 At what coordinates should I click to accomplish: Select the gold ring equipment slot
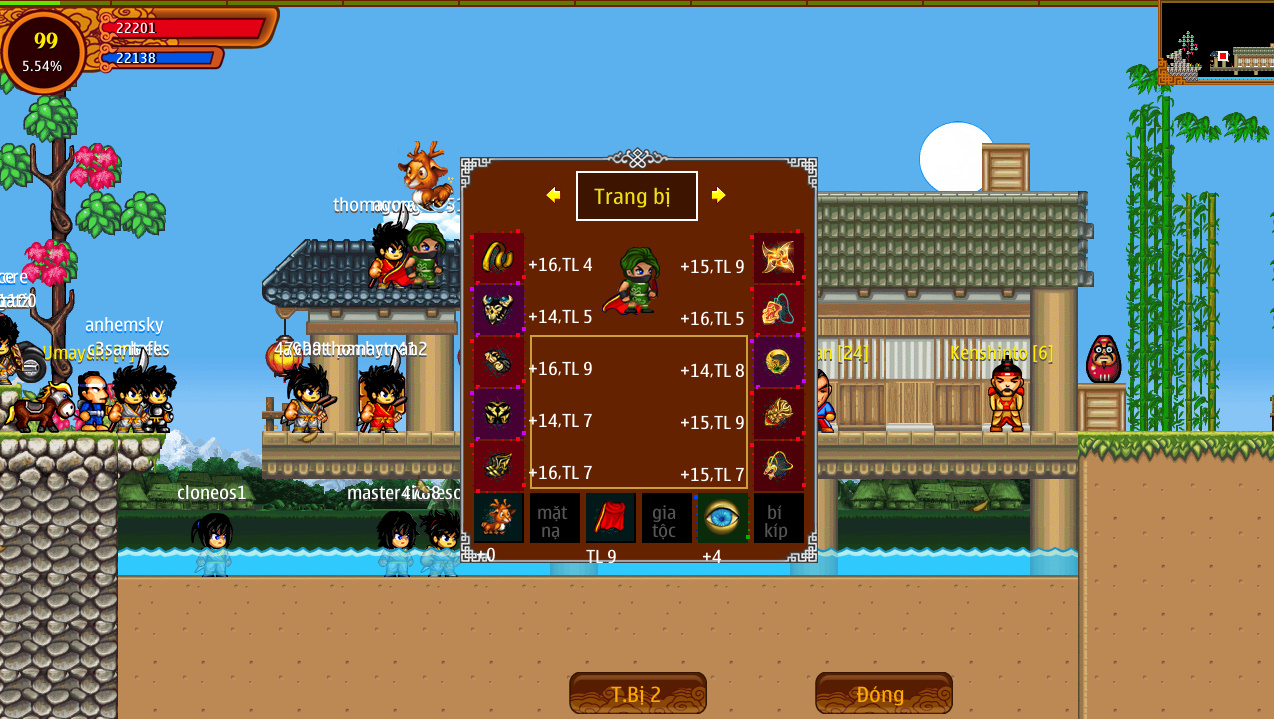click(778, 362)
